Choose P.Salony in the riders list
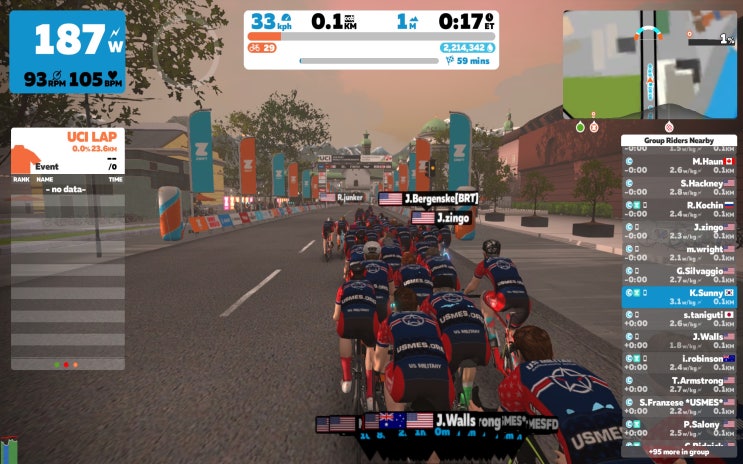The width and height of the screenshot is (743, 464). click(x=679, y=429)
